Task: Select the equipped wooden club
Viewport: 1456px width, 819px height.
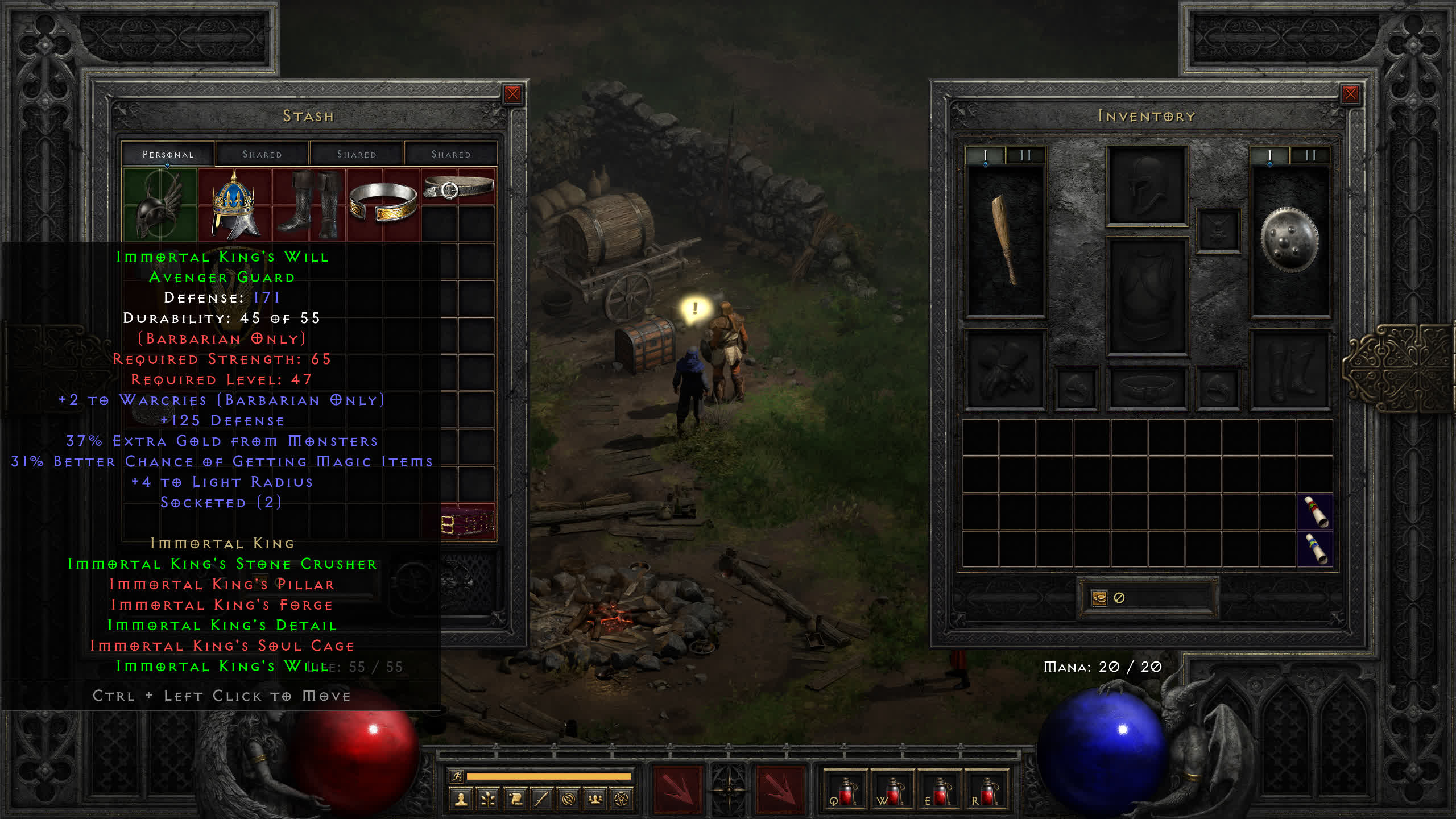Action: pos(1005,239)
